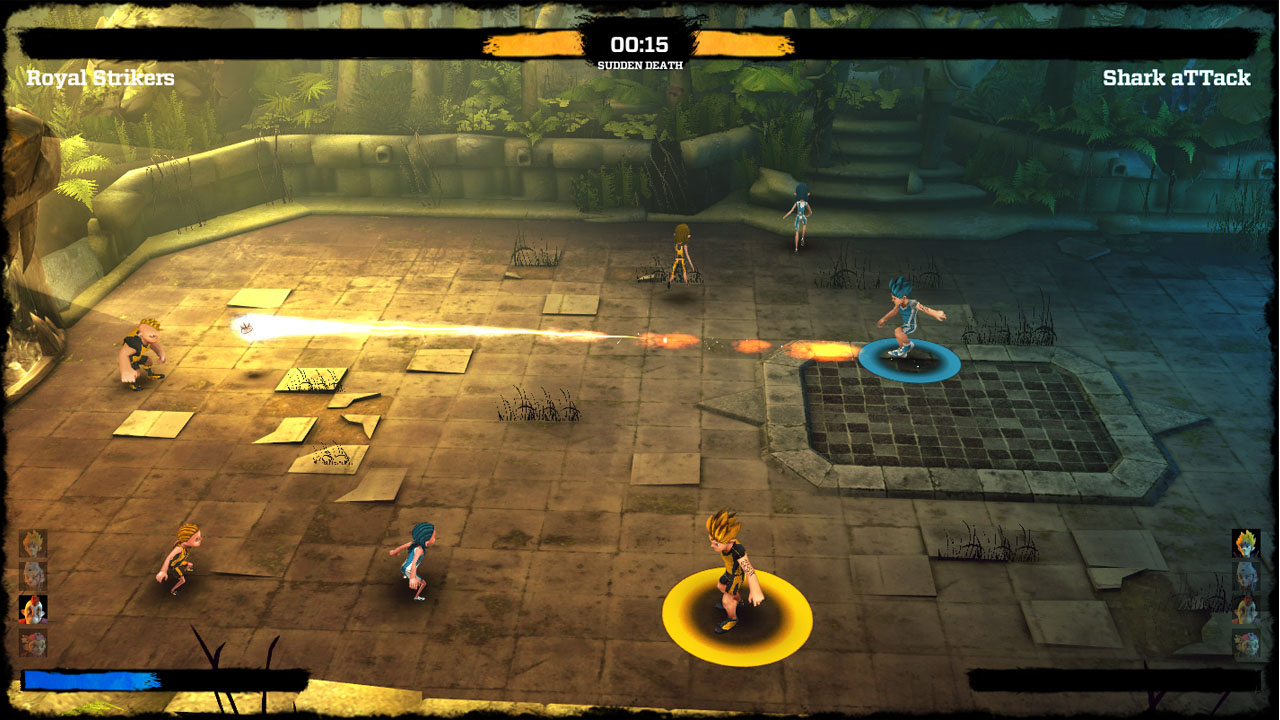Image resolution: width=1280 pixels, height=720 pixels.
Task: Click Royal Strikers' dimmed spiky blond-haired portrait
Action: click(x=33, y=543)
